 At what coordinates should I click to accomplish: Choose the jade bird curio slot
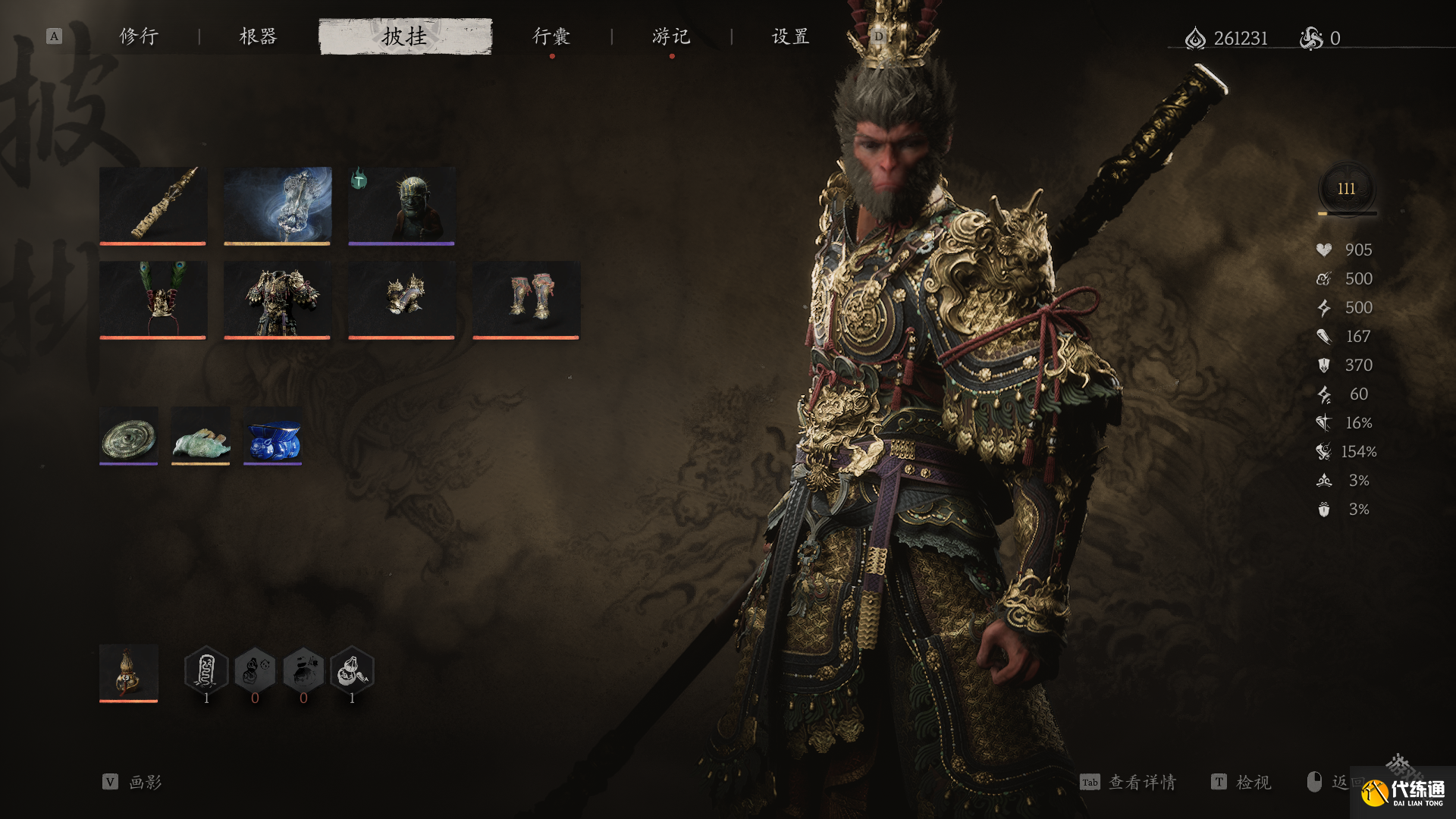point(200,435)
